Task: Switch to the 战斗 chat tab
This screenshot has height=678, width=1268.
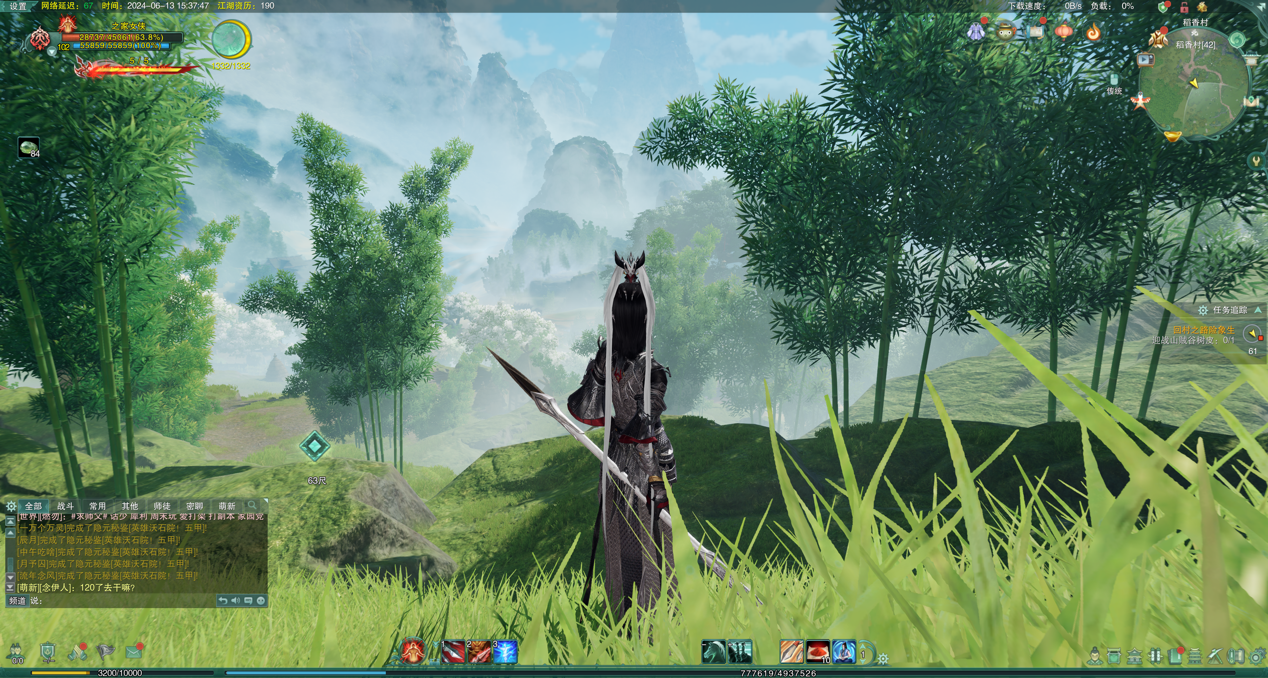Action: point(66,507)
